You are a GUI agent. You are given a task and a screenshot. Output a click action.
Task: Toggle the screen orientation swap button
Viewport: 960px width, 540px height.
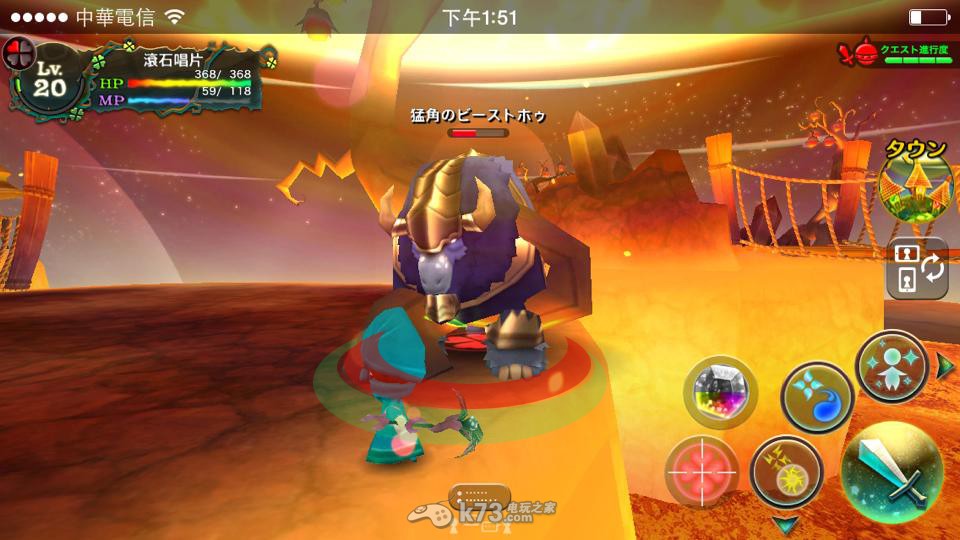[917, 268]
